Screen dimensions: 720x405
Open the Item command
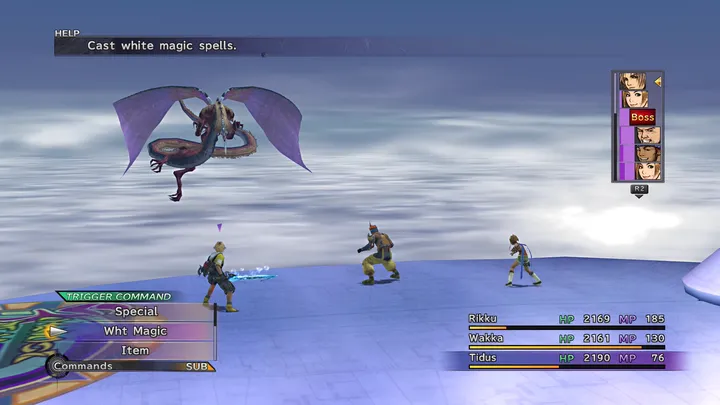point(135,351)
